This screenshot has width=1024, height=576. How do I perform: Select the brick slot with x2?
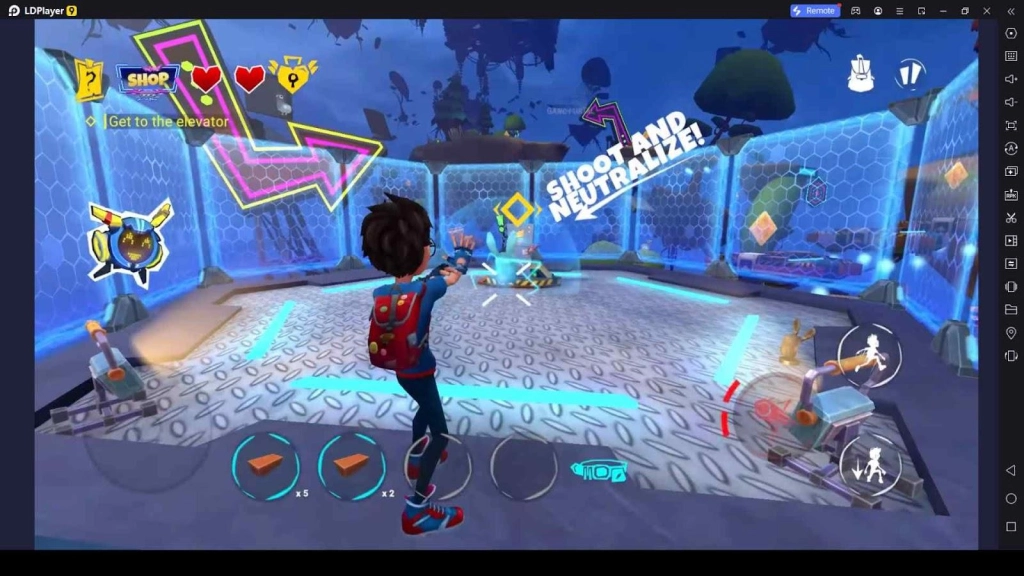(351, 466)
